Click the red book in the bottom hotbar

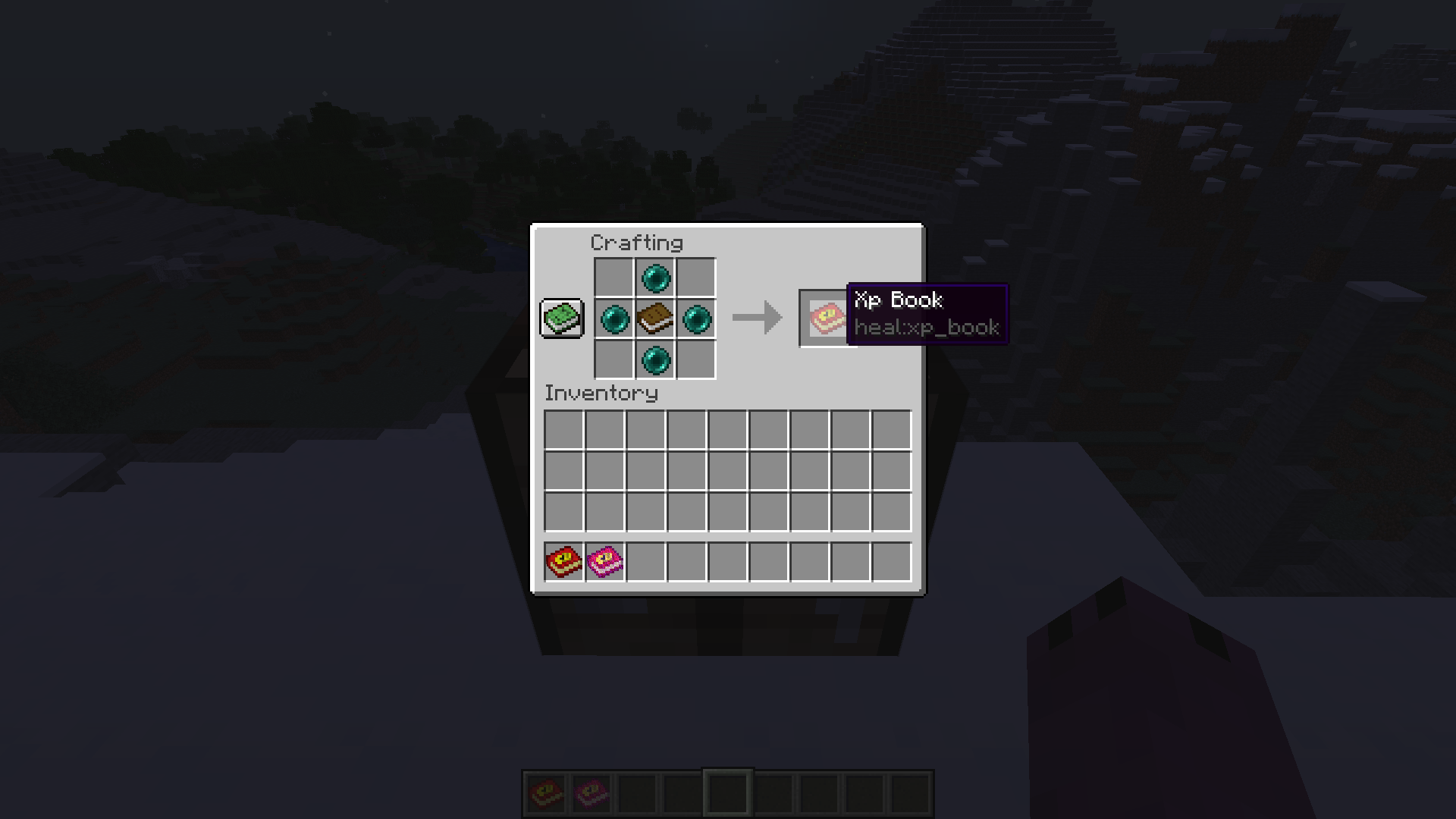pos(545,792)
